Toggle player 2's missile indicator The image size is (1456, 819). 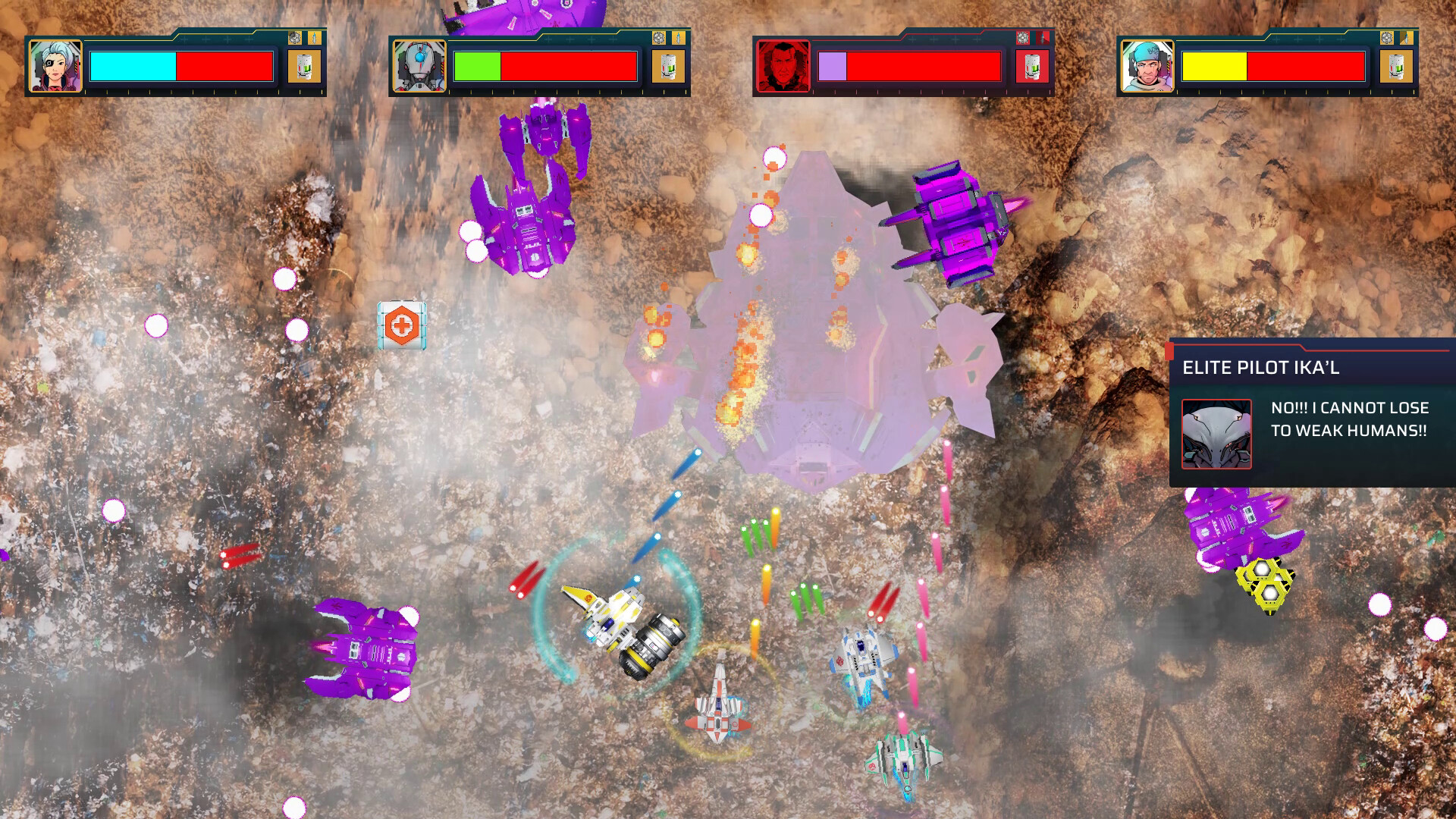(679, 36)
